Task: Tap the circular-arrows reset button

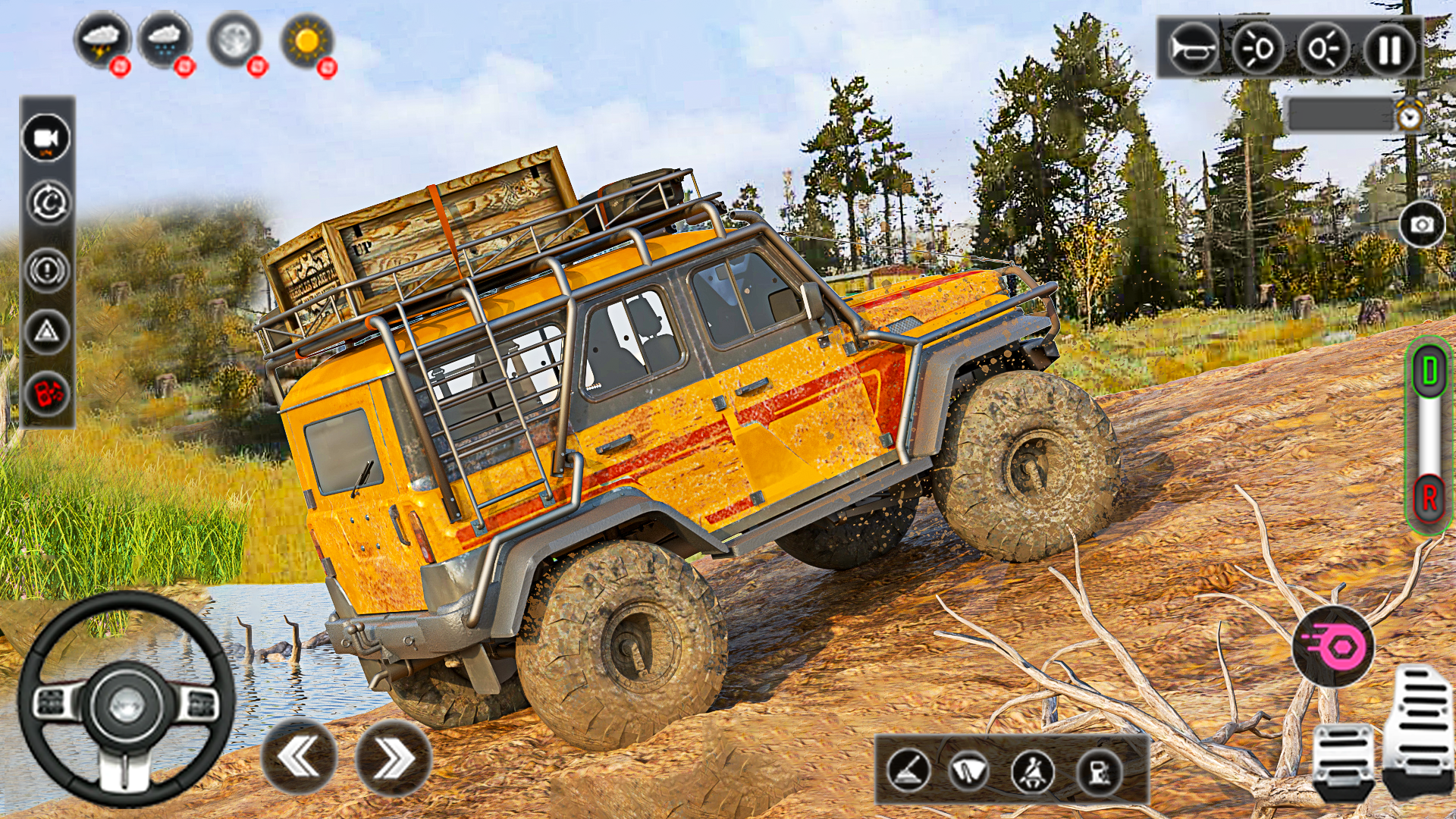Action: (x=47, y=202)
